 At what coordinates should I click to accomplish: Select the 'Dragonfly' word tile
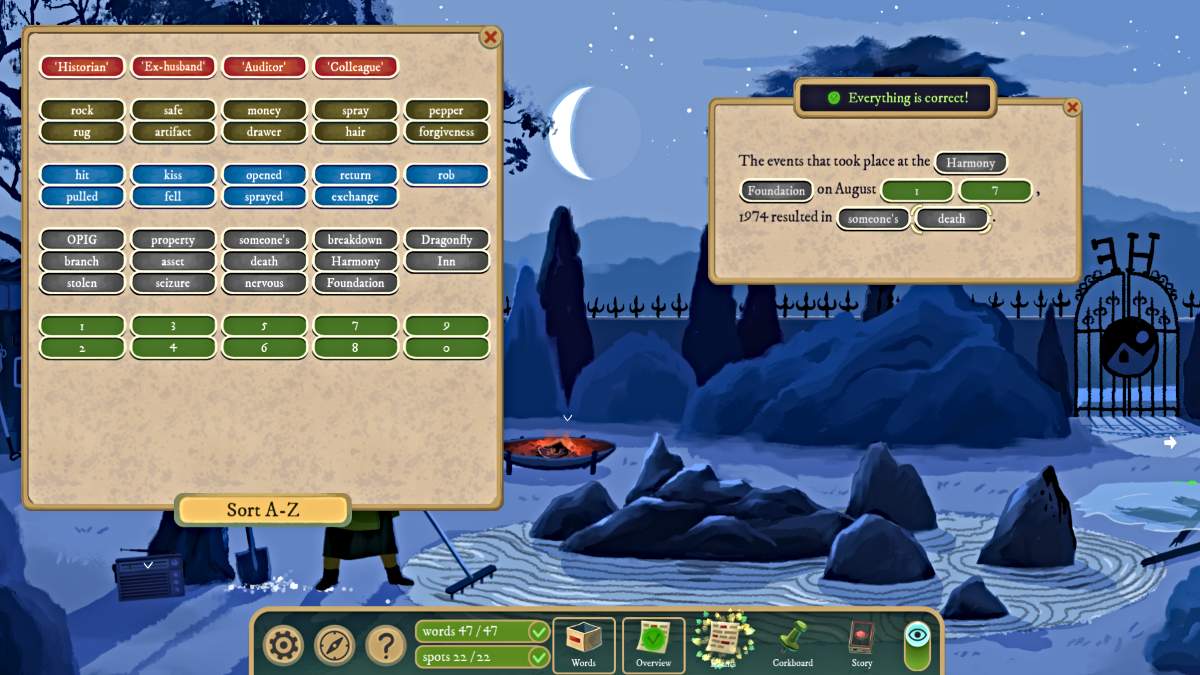(446, 240)
